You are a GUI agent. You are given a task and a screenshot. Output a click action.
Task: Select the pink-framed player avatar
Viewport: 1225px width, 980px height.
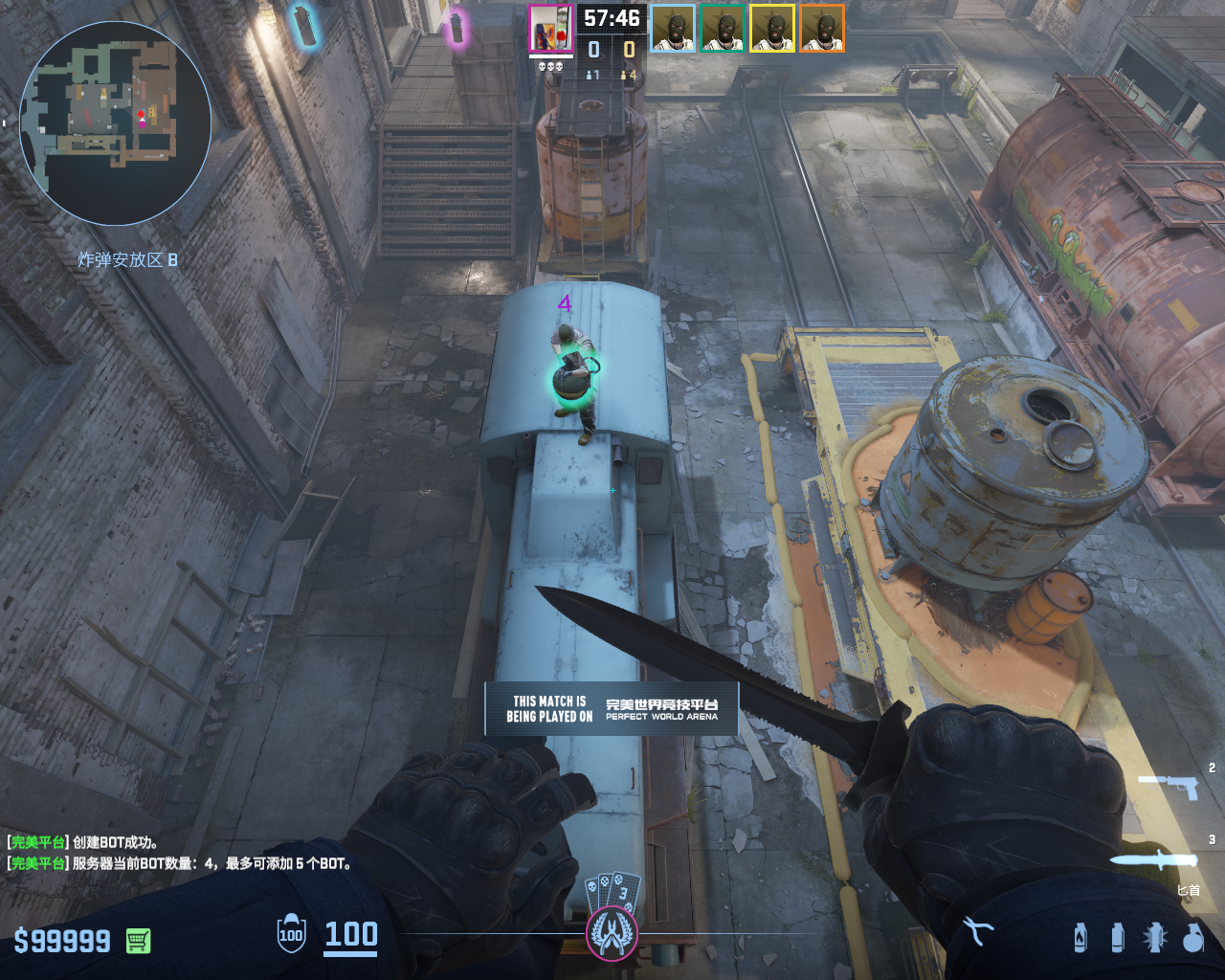pos(550,28)
